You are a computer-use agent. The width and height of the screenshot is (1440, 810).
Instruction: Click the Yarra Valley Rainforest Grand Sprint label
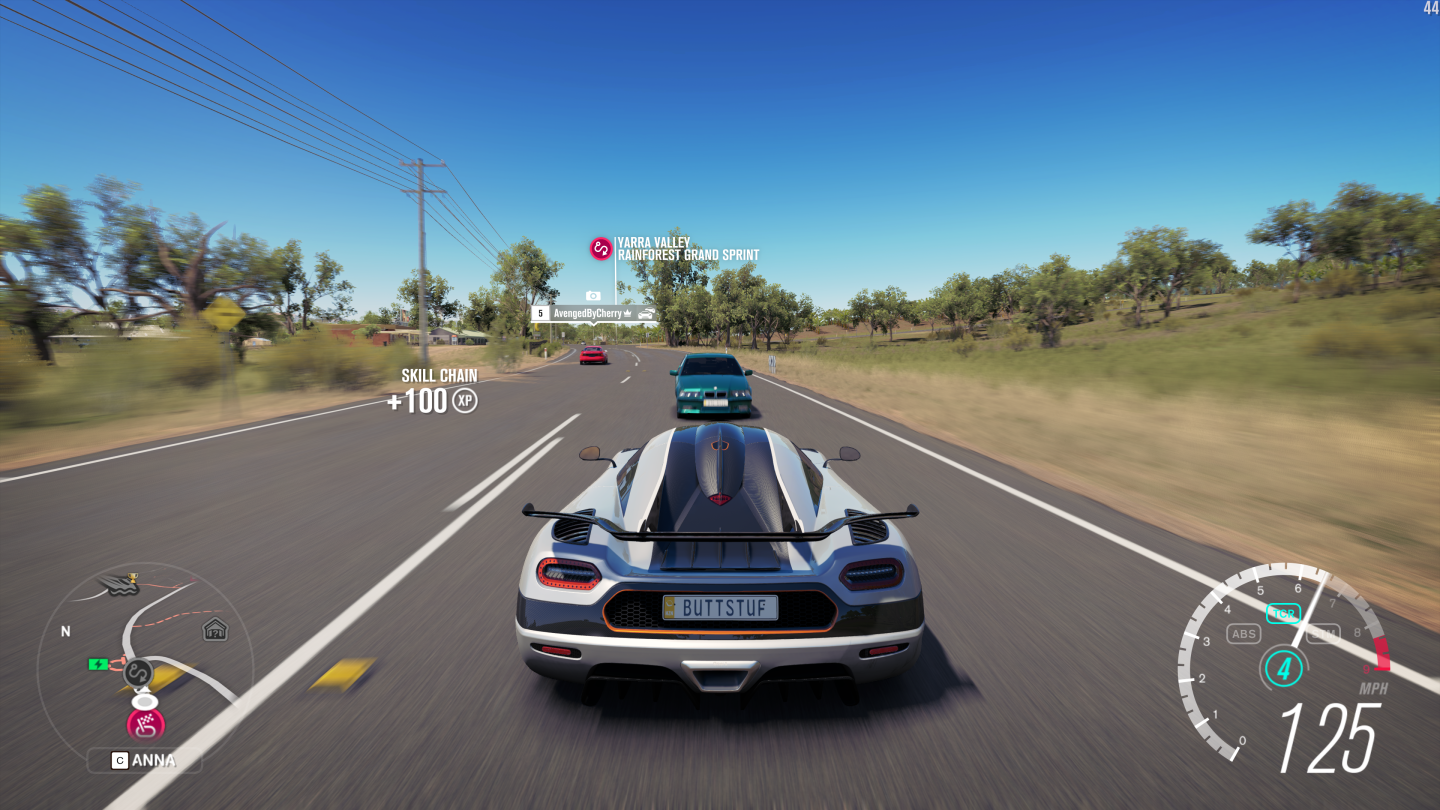(x=688, y=248)
